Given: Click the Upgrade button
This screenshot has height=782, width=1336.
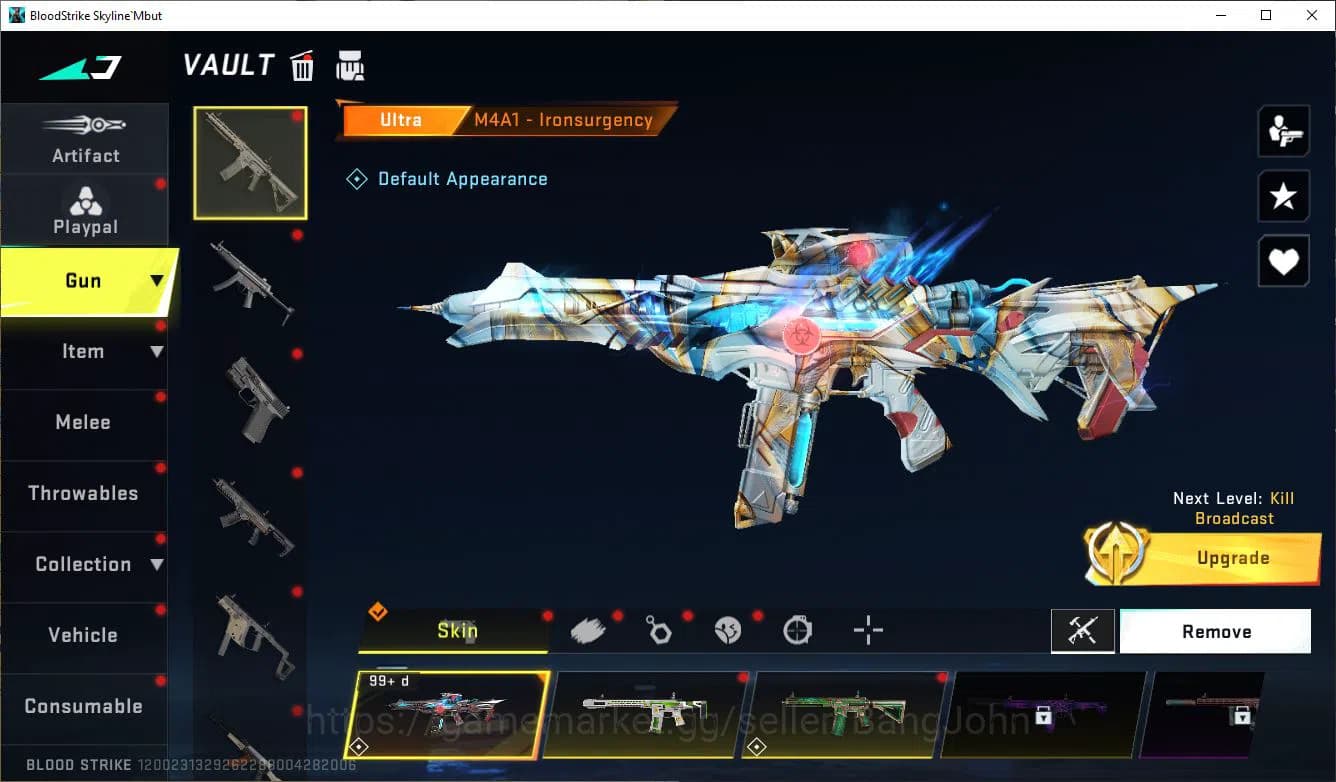Looking at the screenshot, I should coord(1232,558).
